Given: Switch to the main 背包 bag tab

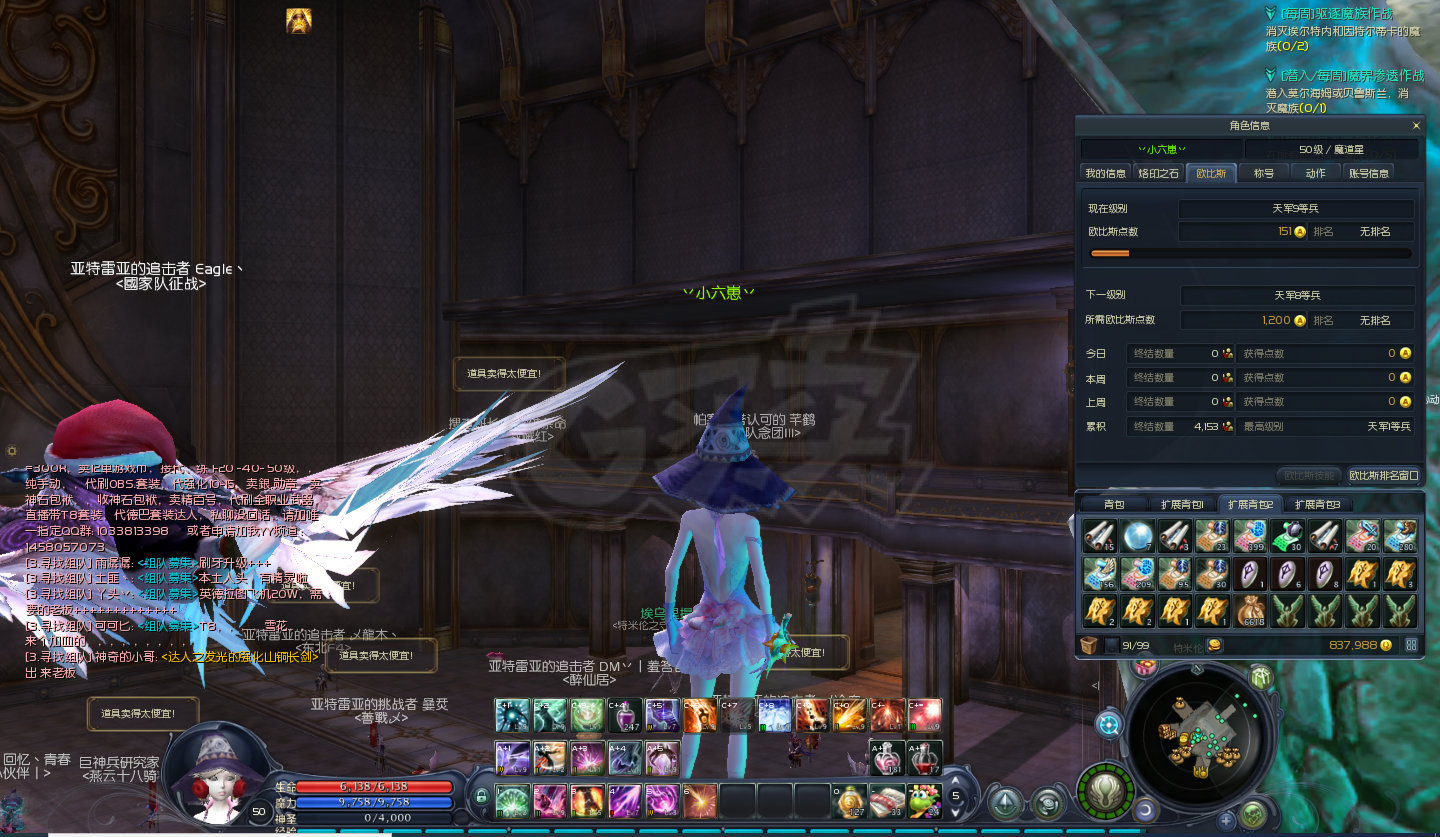Looking at the screenshot, I should coord(1113,504).
